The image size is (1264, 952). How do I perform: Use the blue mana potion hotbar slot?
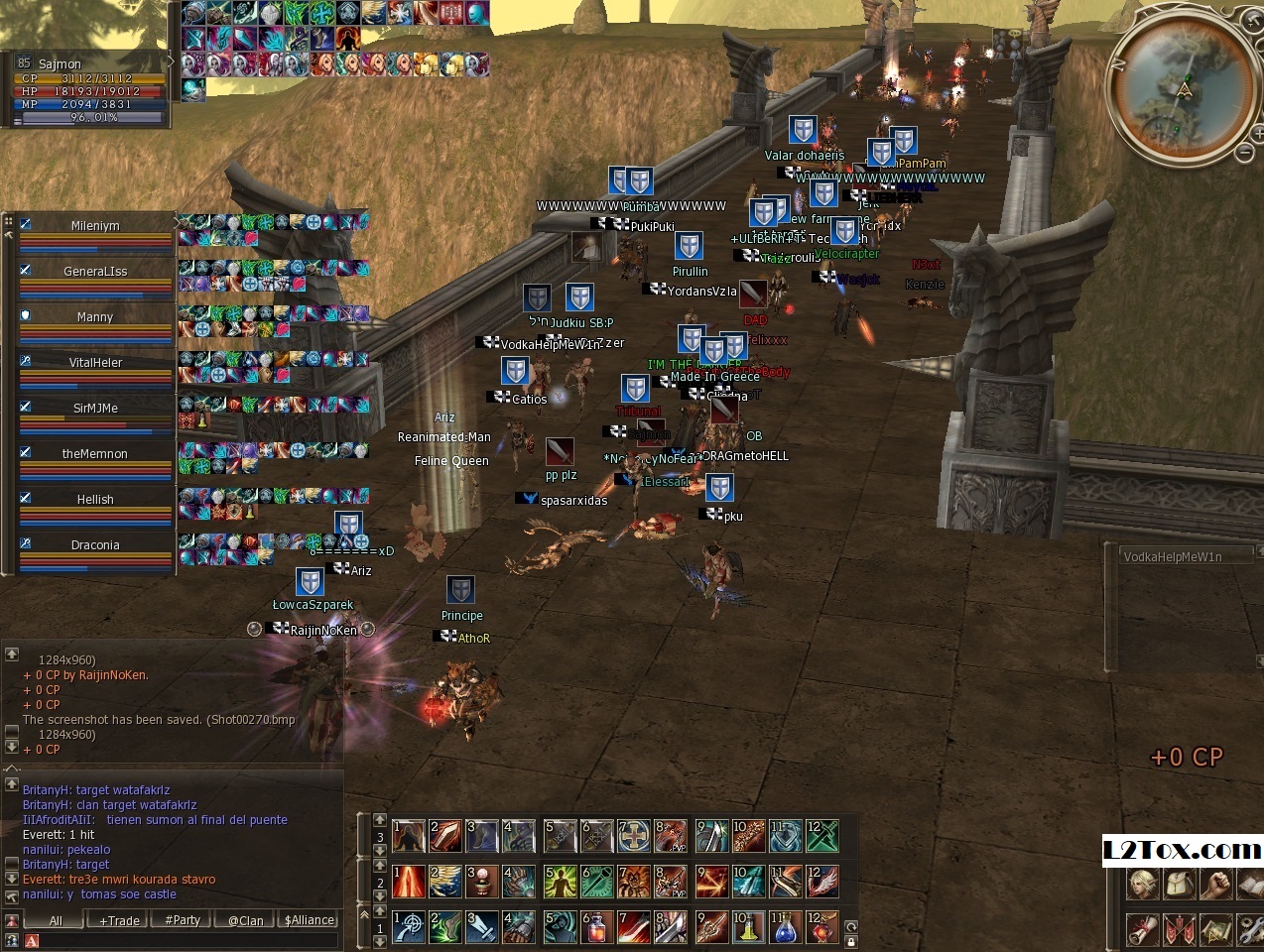pyautogui.click(x=785, y=928)
